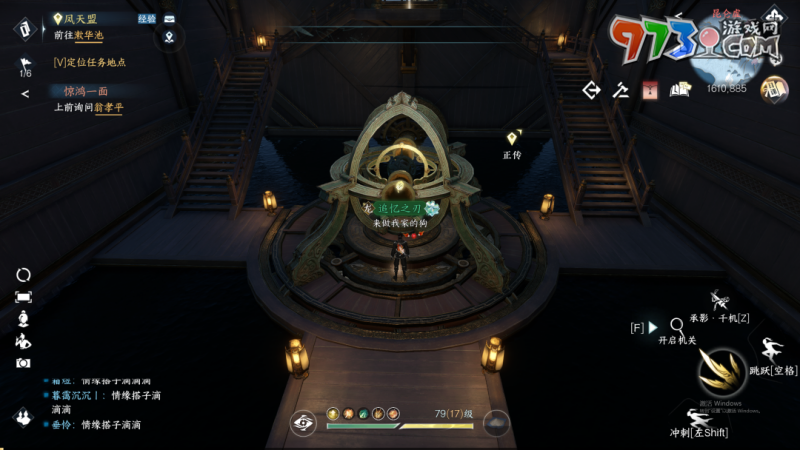Click the eye icon left of the health bar
Image resolution: width=800 pixels, height=450 pixels.
(x=304, y=423)
